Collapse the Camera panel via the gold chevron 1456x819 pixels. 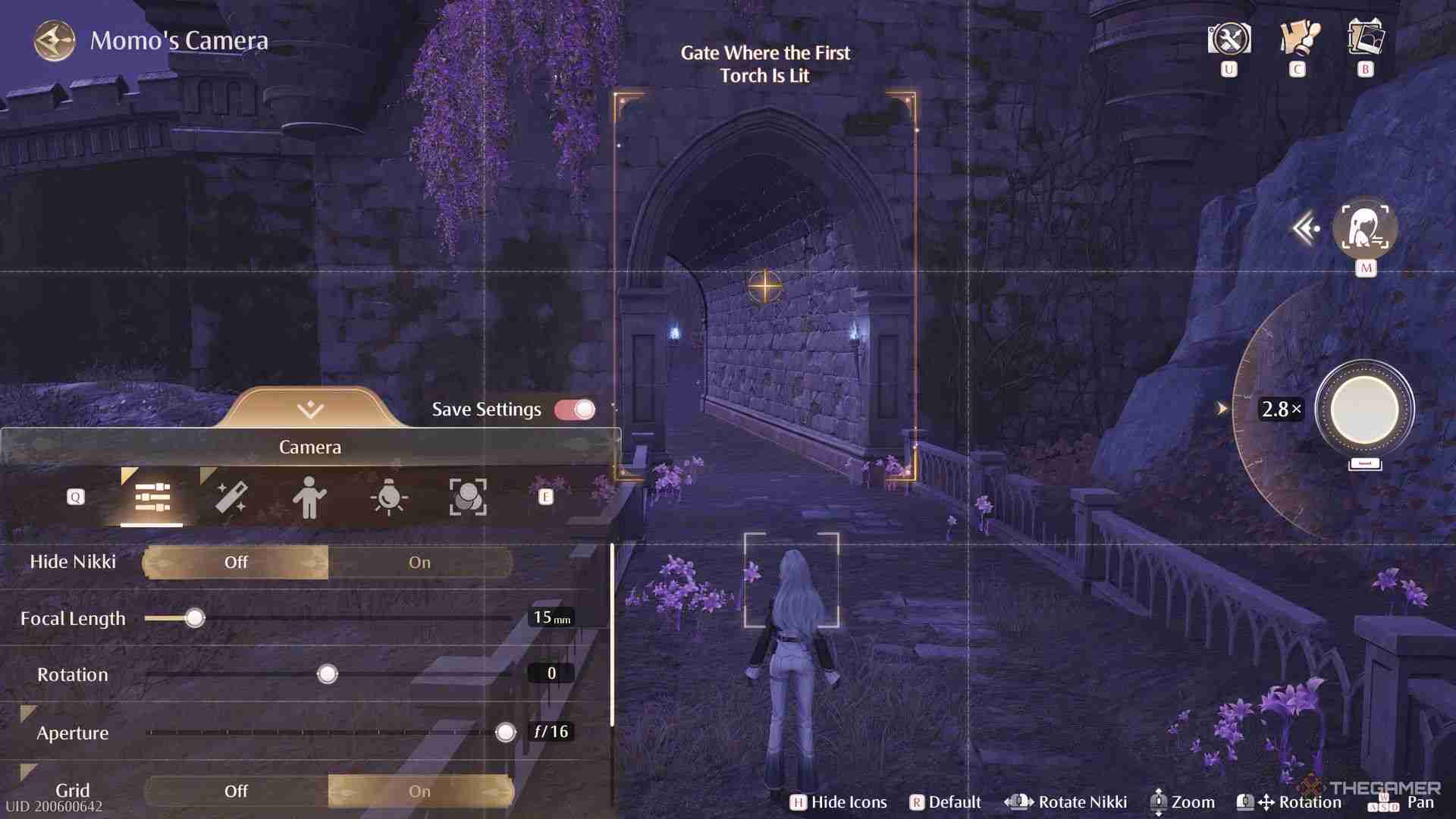tap(309, 407)
